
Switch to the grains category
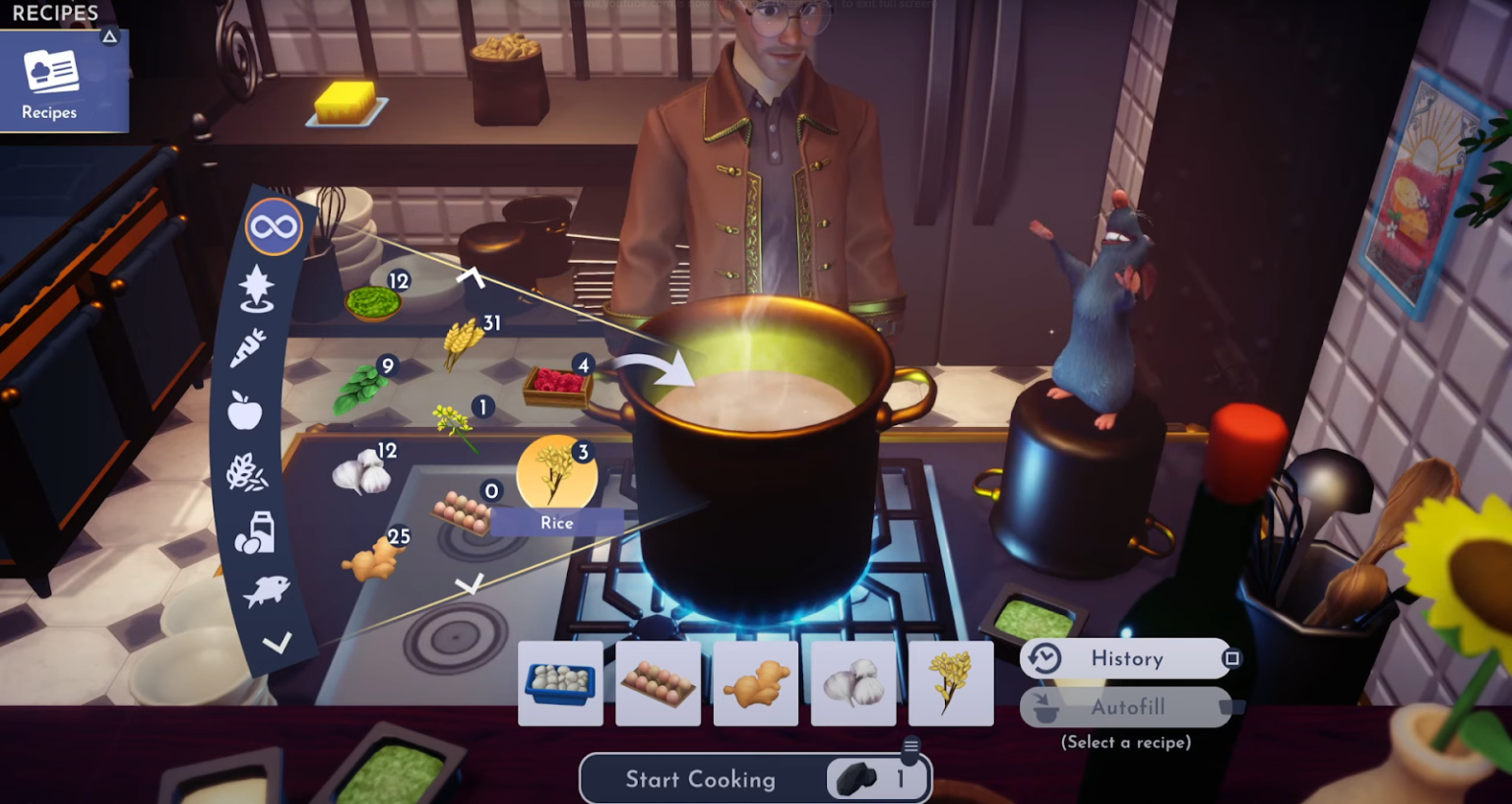(246, 473)
